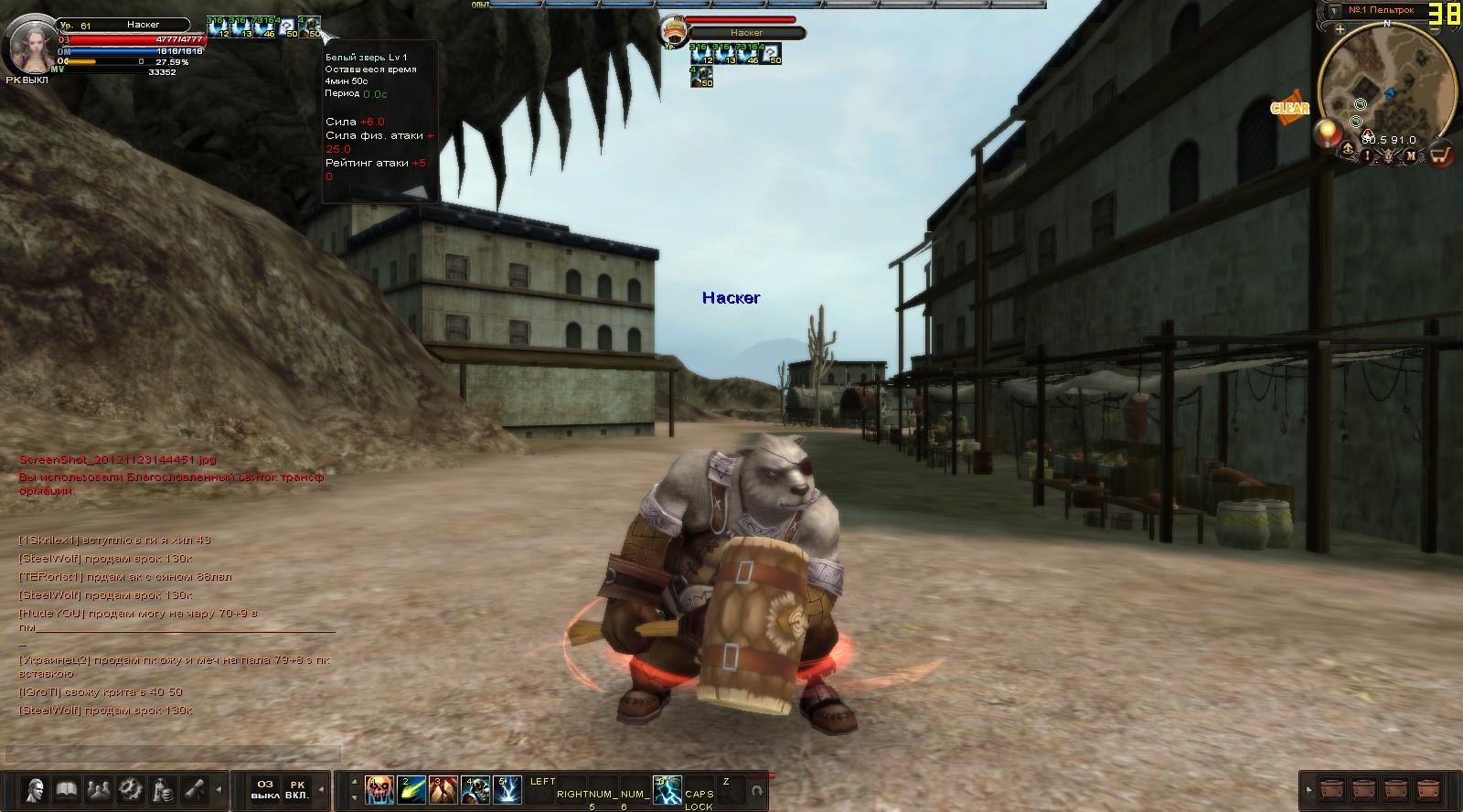Select the White Beast transformation buff icon
This screenshot has height=812, width=1463.
tap(311, 27)
